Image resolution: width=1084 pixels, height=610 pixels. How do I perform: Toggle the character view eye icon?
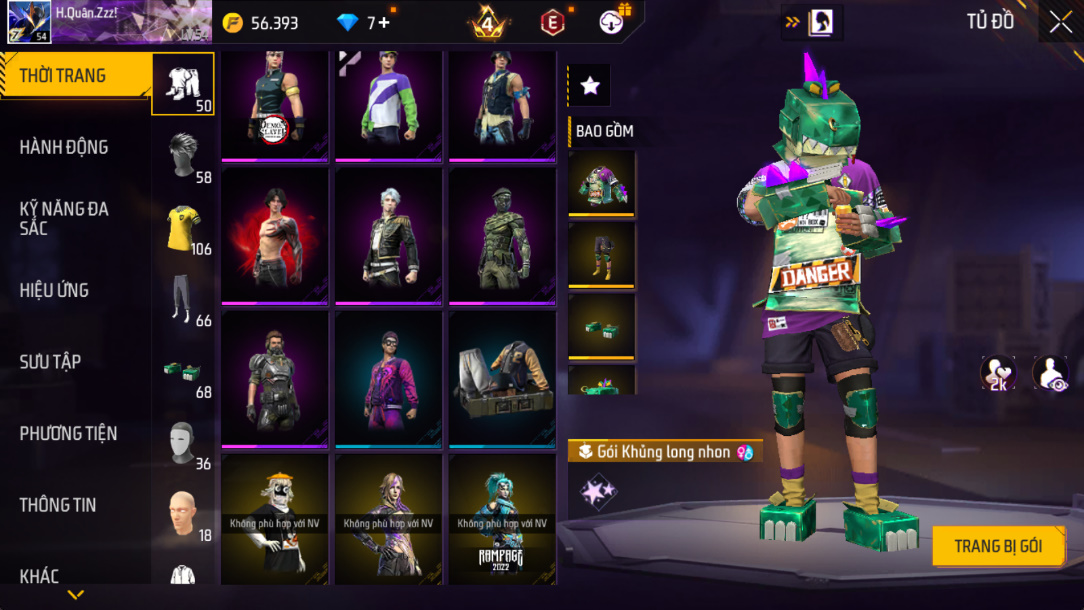point(1050,372)
